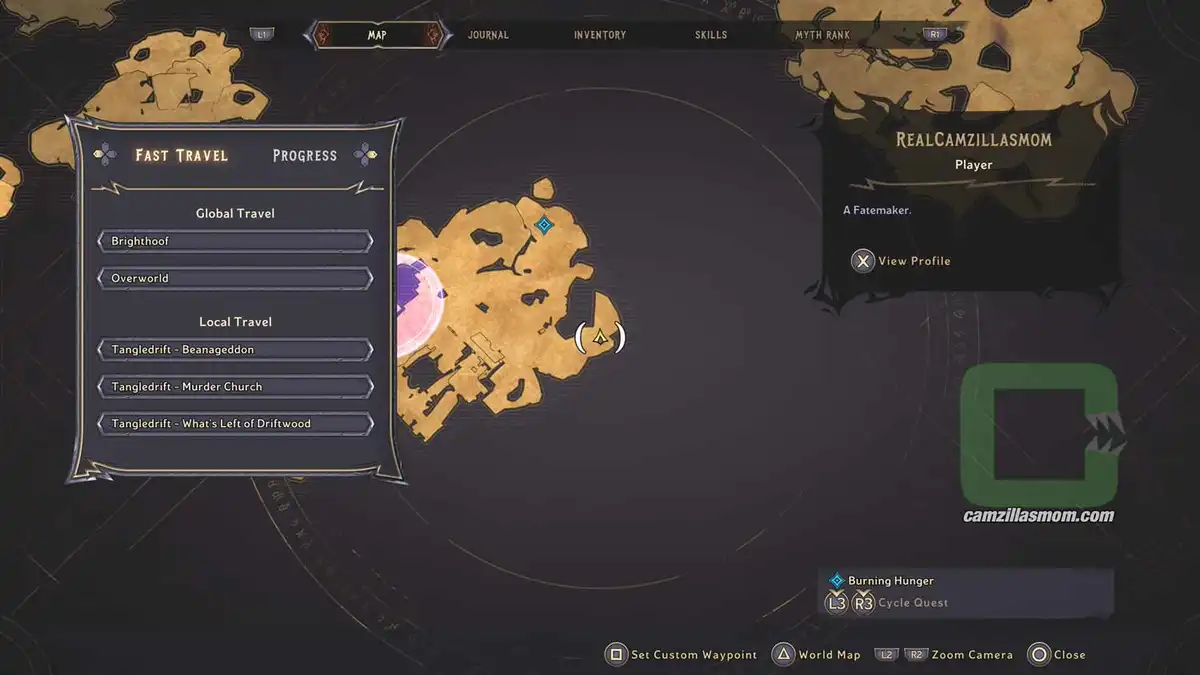Open the Journal tab
The height and width of the screenshot is (675, 1200).
pos(488,35)
